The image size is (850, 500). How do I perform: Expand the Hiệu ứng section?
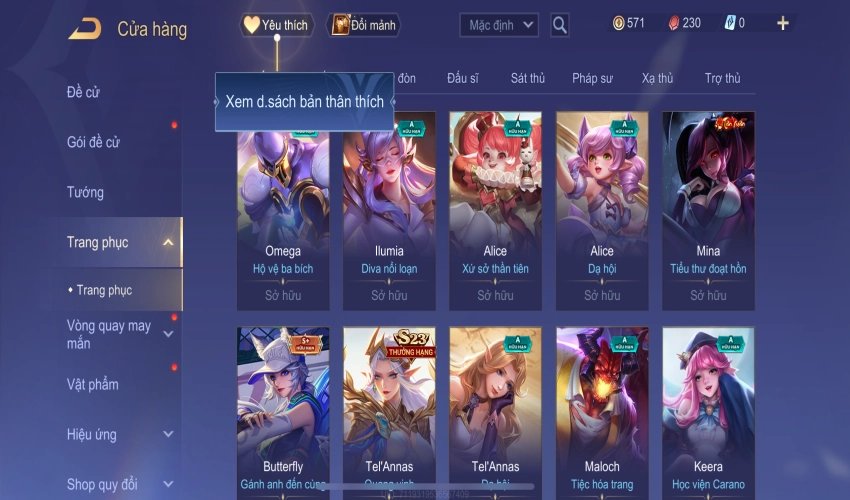pos(168,435)
